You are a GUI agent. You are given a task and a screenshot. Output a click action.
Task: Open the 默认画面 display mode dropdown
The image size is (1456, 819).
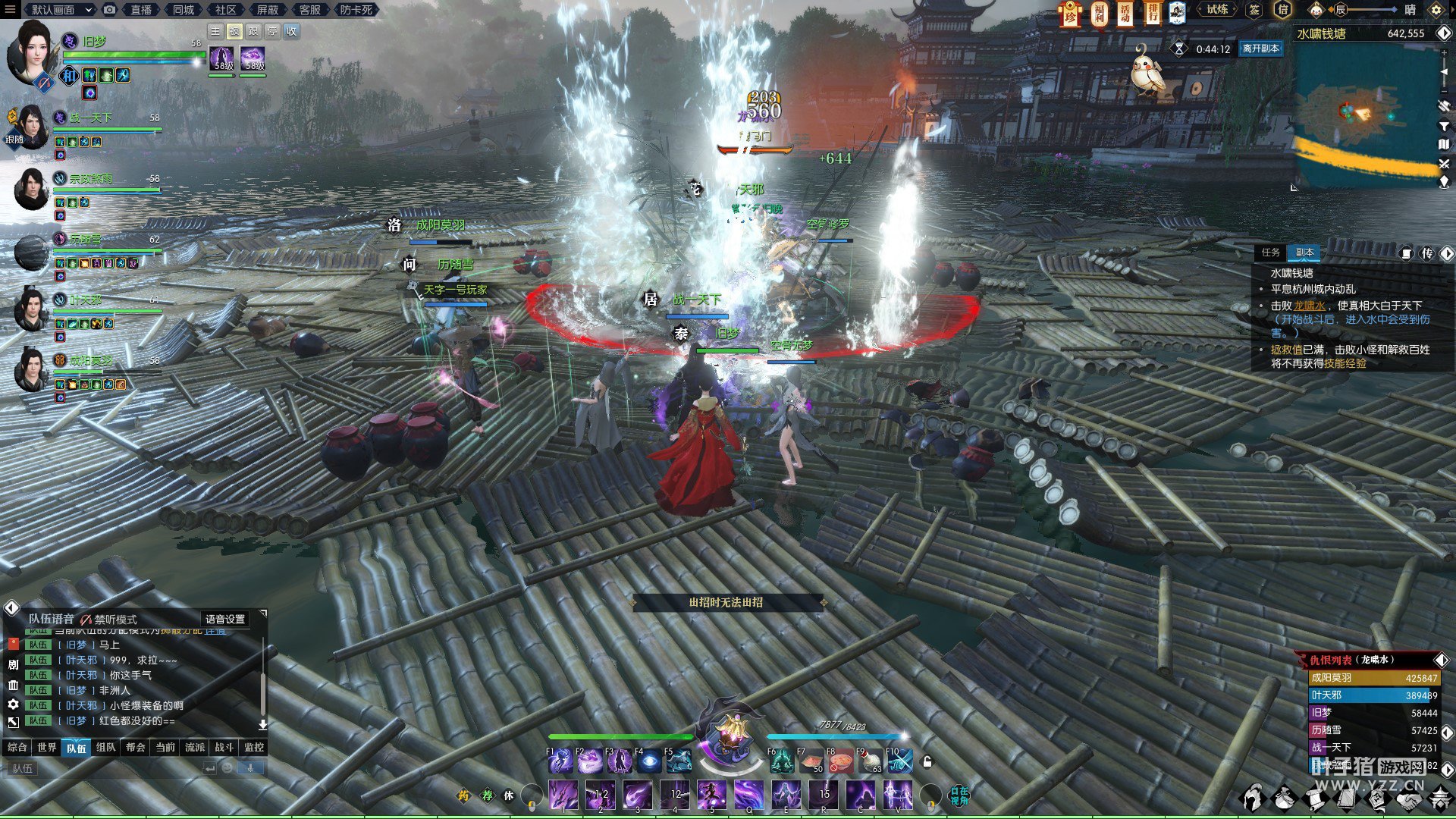[x=61, y=10]
